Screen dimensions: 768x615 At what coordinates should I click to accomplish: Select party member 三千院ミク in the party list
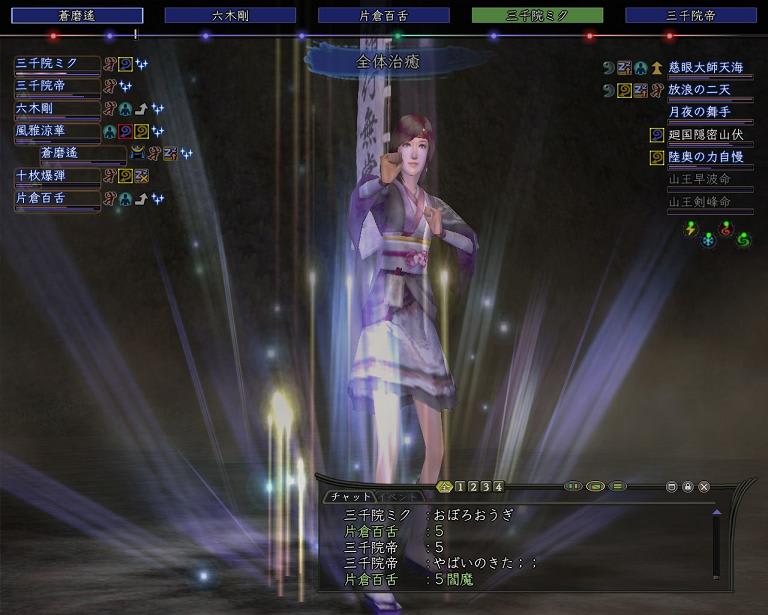click(56, 64)
